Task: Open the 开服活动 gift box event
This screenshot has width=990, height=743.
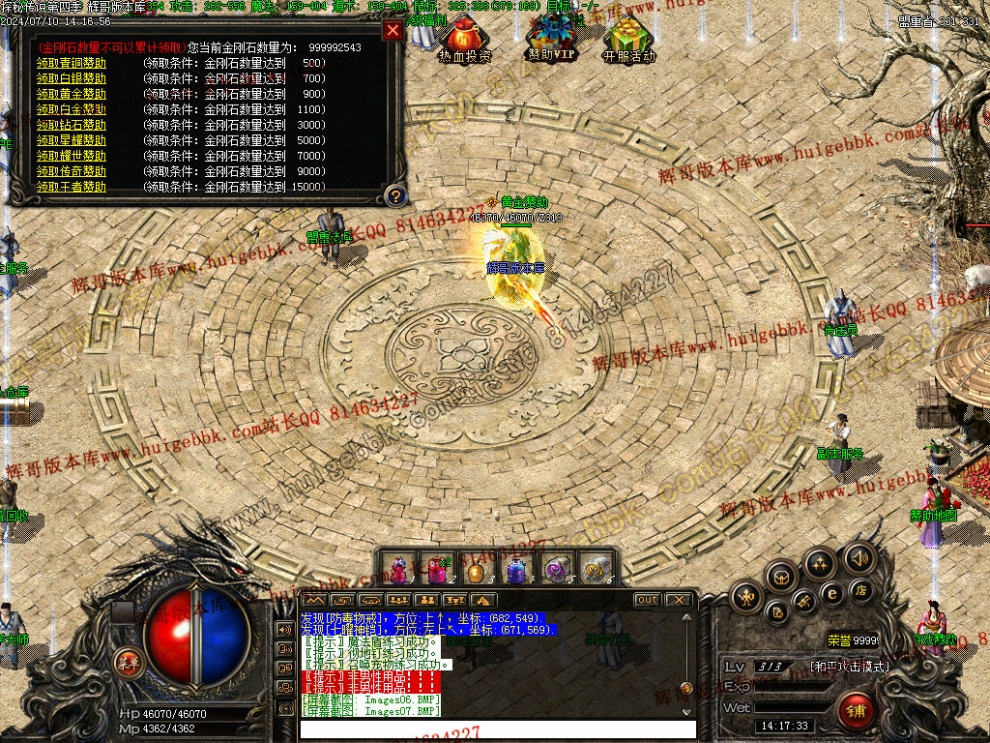Action: pyautogui.click(x=629, y=40)
